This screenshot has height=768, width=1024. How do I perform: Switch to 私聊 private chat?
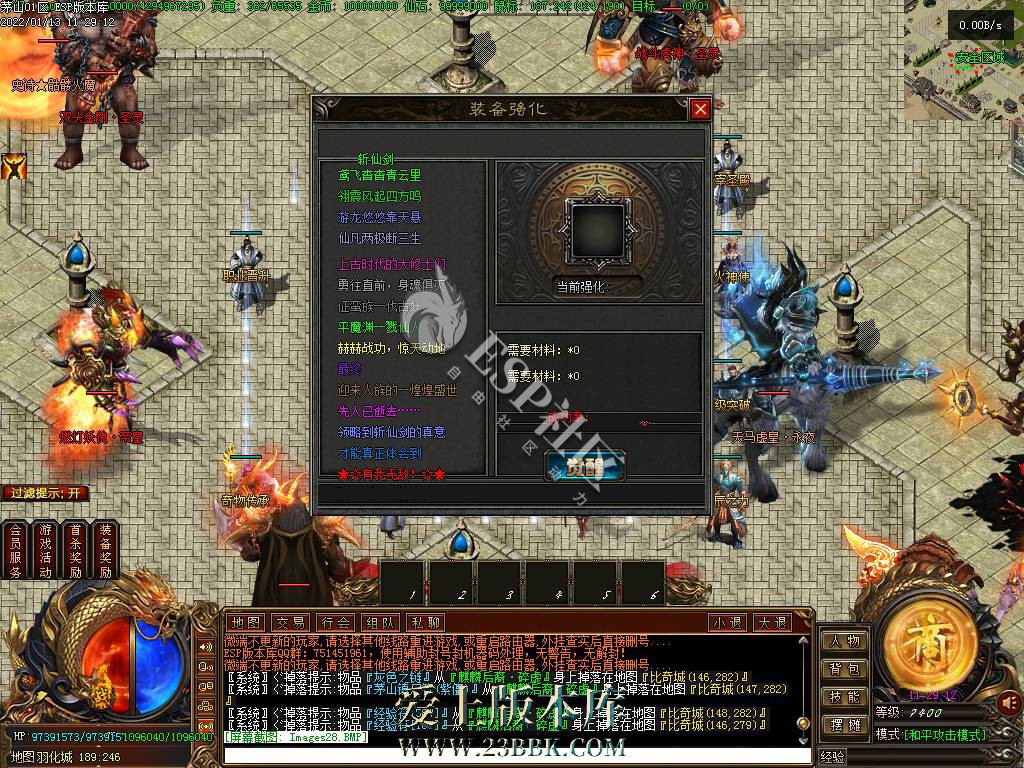[425, 622]
